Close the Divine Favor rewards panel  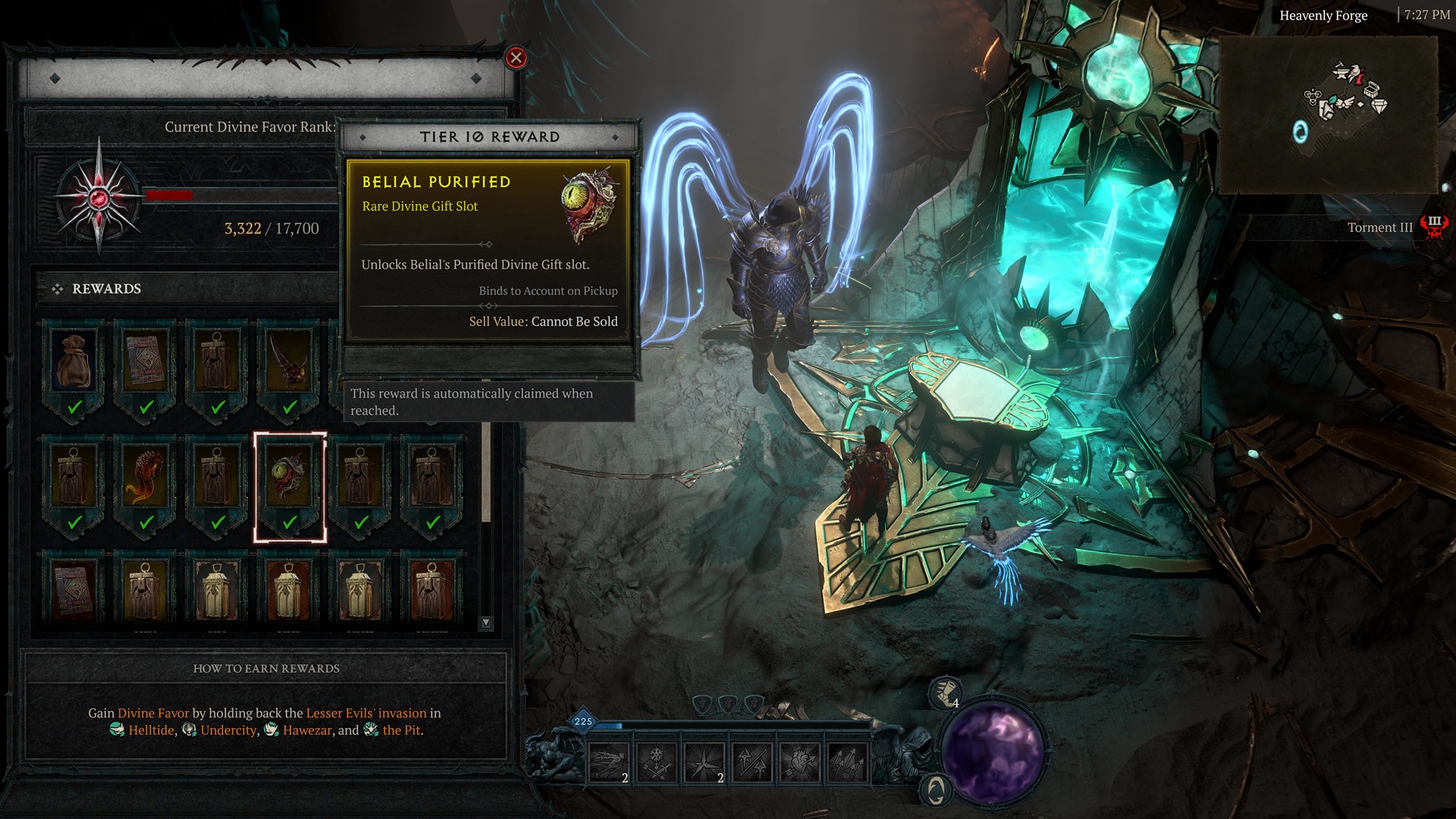coord(516,58)
